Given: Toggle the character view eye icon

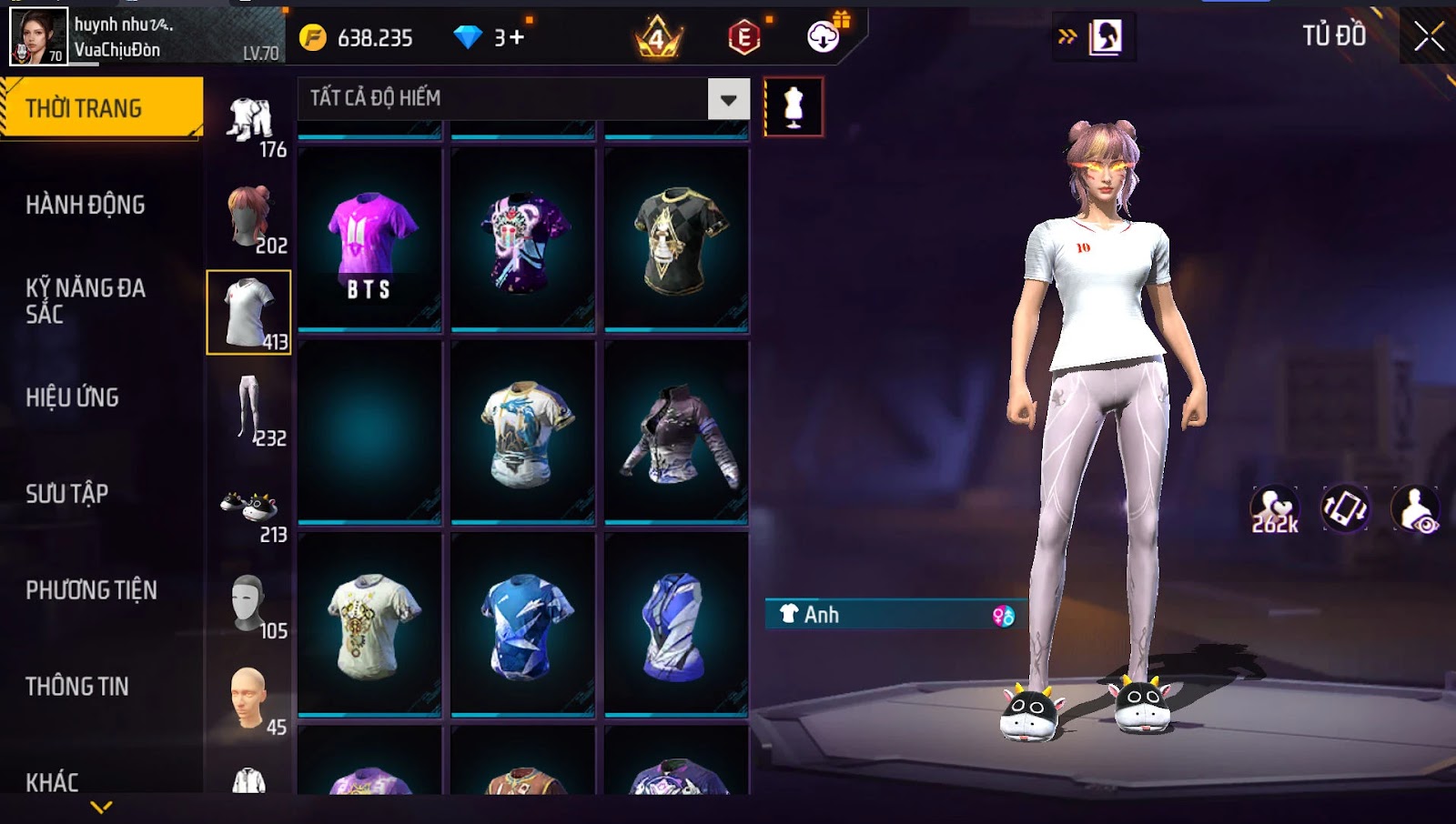Looking at the screenshot, I should coord(1416,509).
